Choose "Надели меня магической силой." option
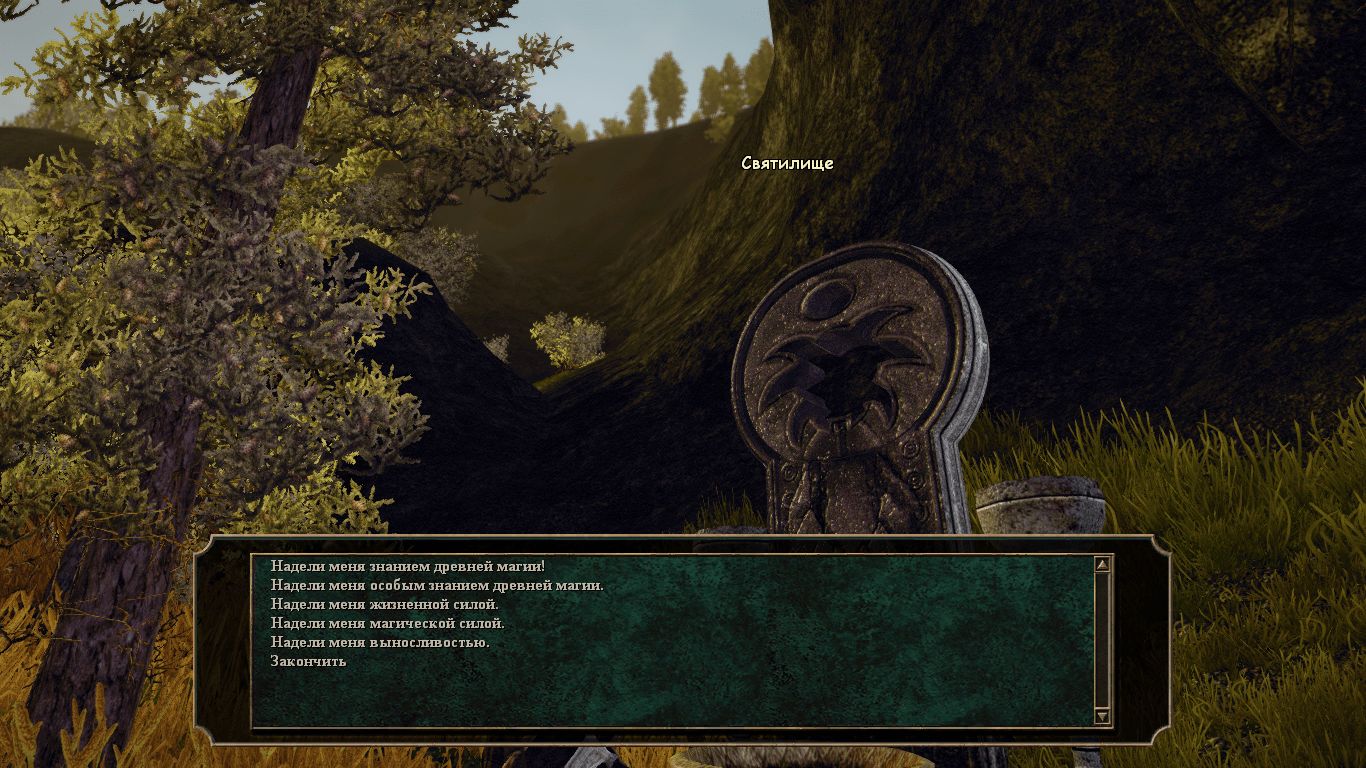The width and height of the screenshot is (1366, 768). pos(387,623)
